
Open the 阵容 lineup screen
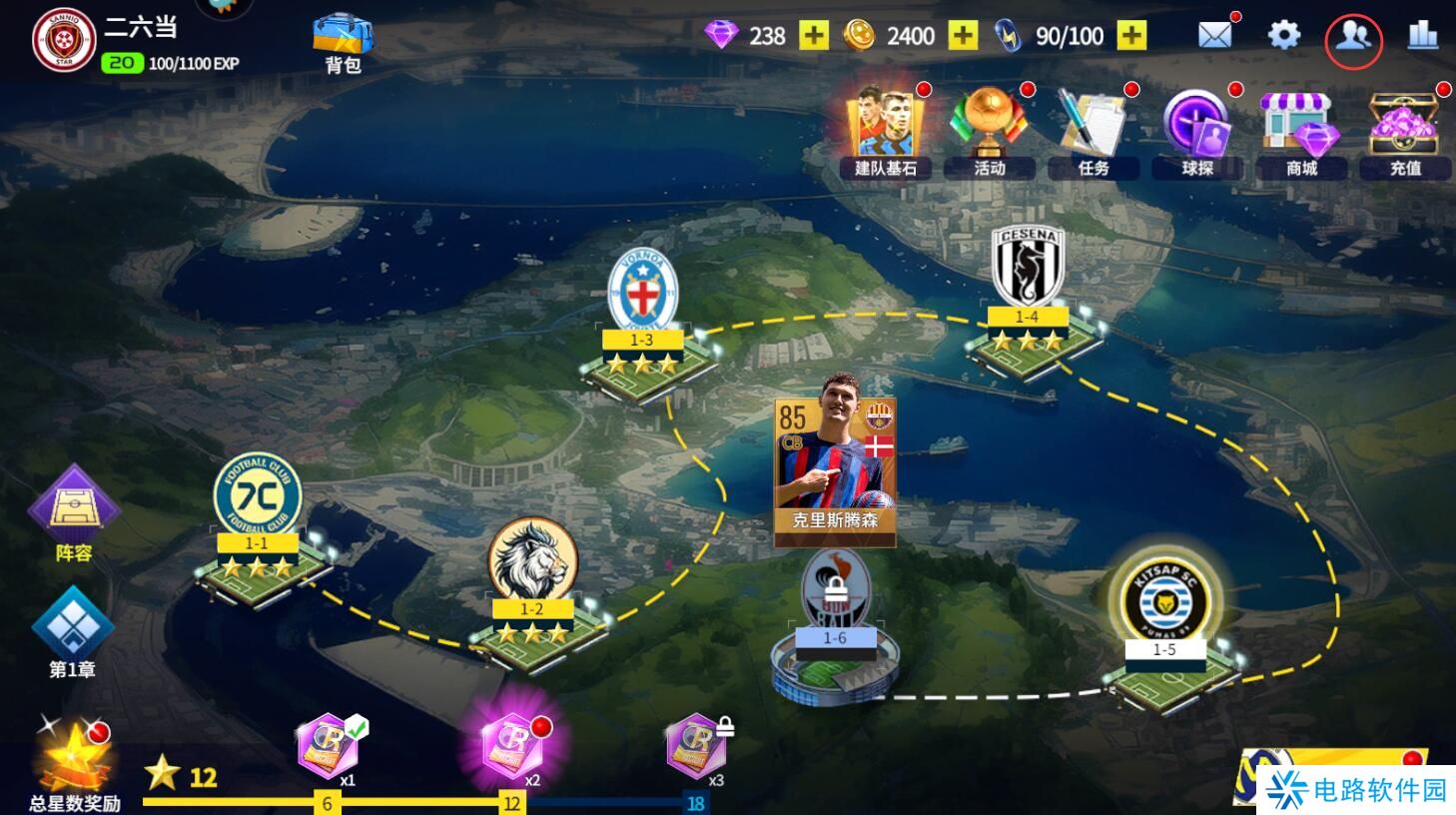(73, 512)
